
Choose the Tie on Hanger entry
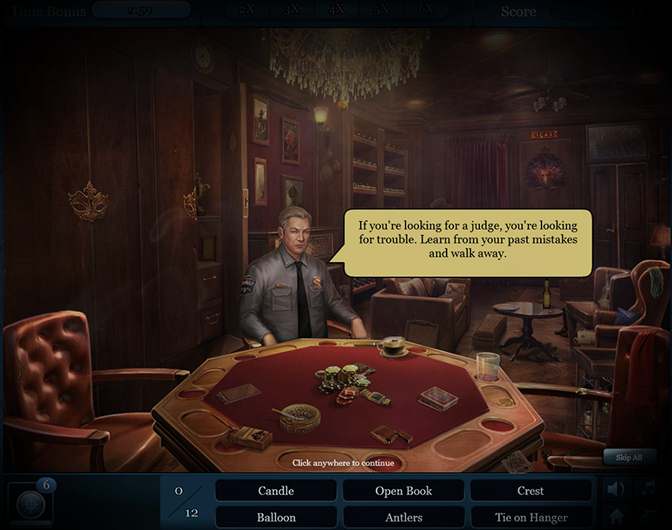(x=530, y=518)
